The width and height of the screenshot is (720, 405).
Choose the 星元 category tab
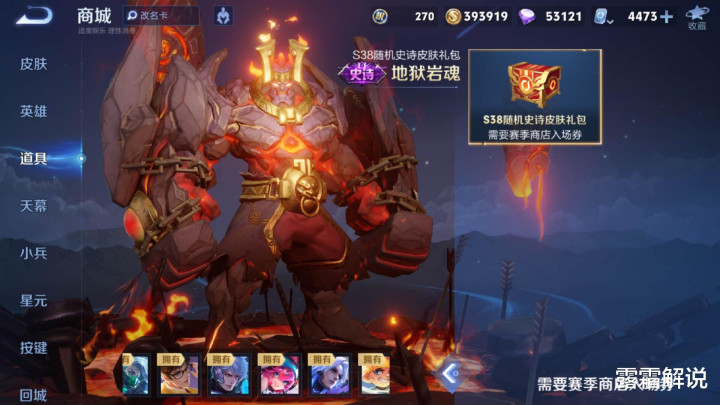click(x=33, y=300)
